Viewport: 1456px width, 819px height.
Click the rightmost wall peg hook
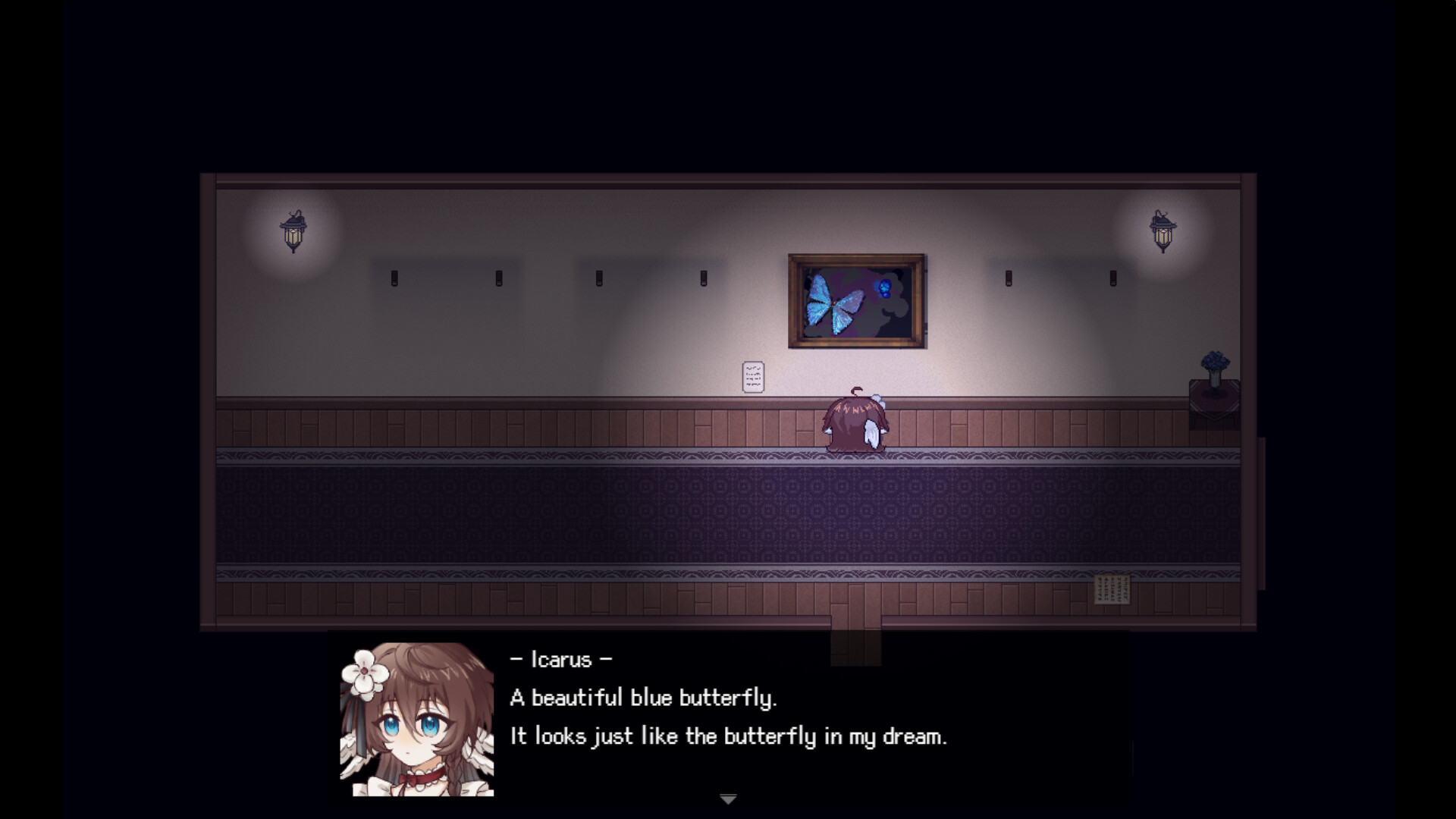point(1113,278)
